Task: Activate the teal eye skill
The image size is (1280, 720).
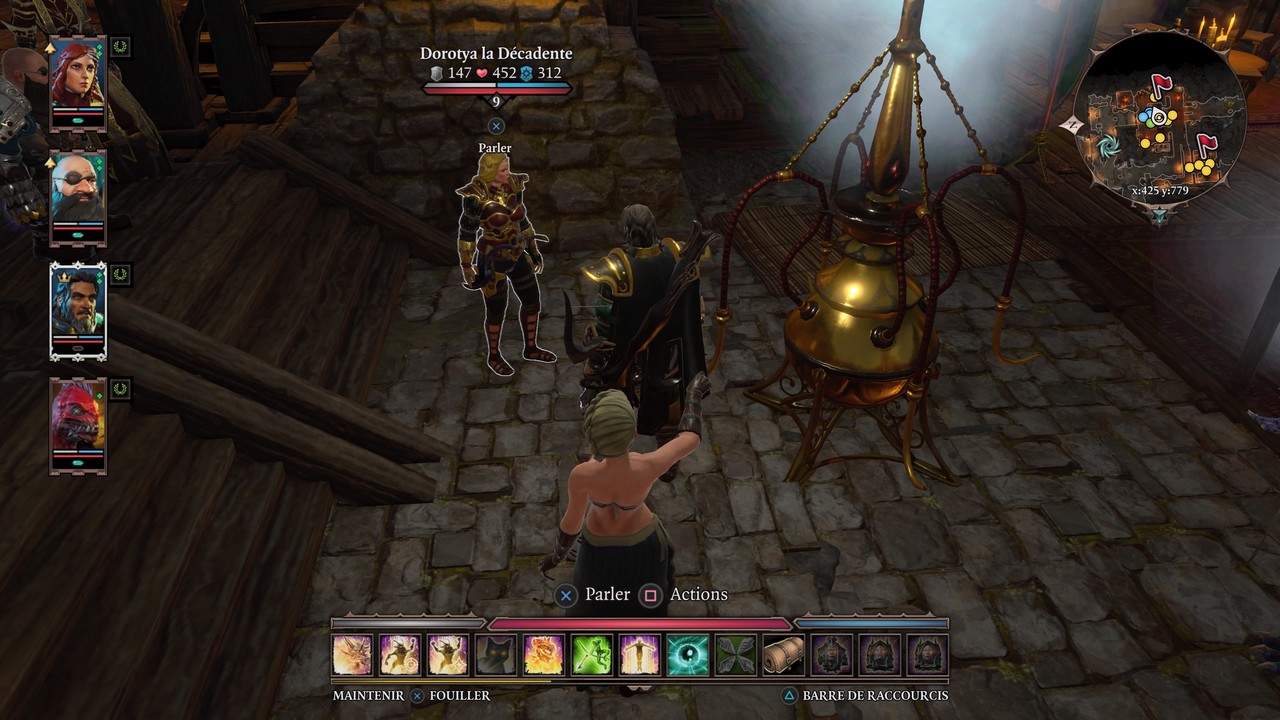Action: [x=688, y=655]
